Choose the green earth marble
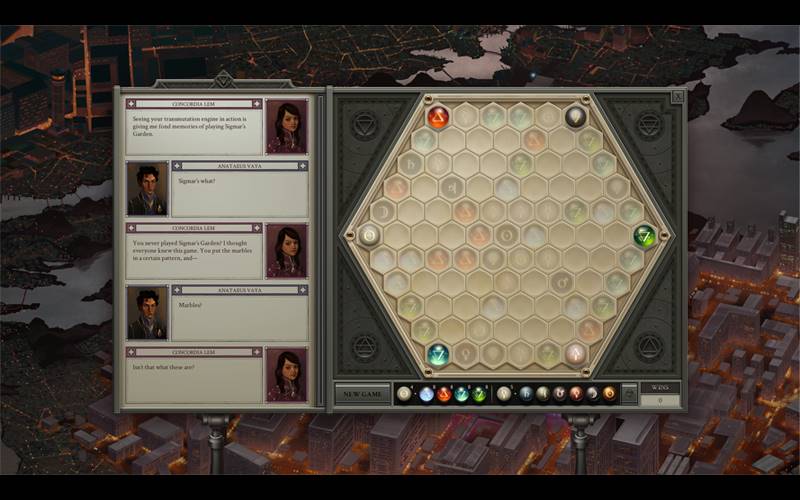 click(645, 236)
